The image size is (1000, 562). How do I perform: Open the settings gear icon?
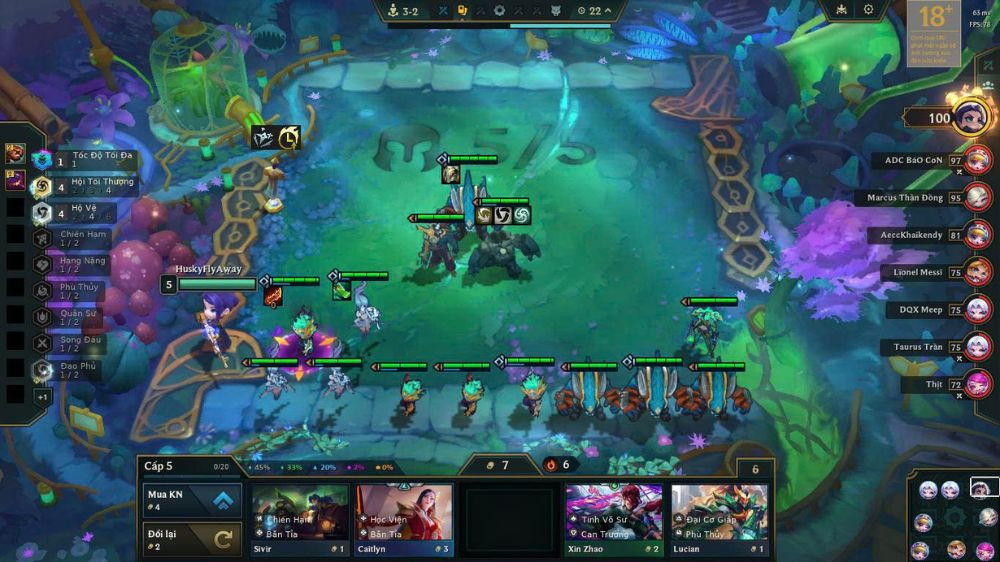[868, 10]
